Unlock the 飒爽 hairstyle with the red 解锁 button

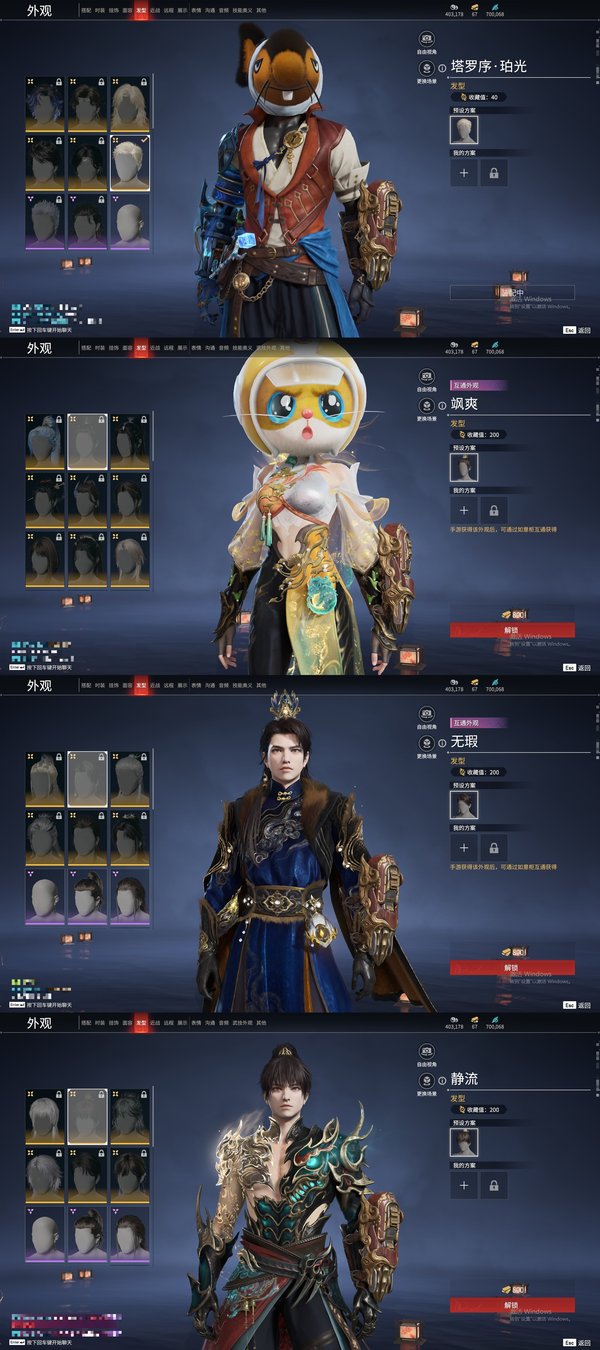click(512, 630)
